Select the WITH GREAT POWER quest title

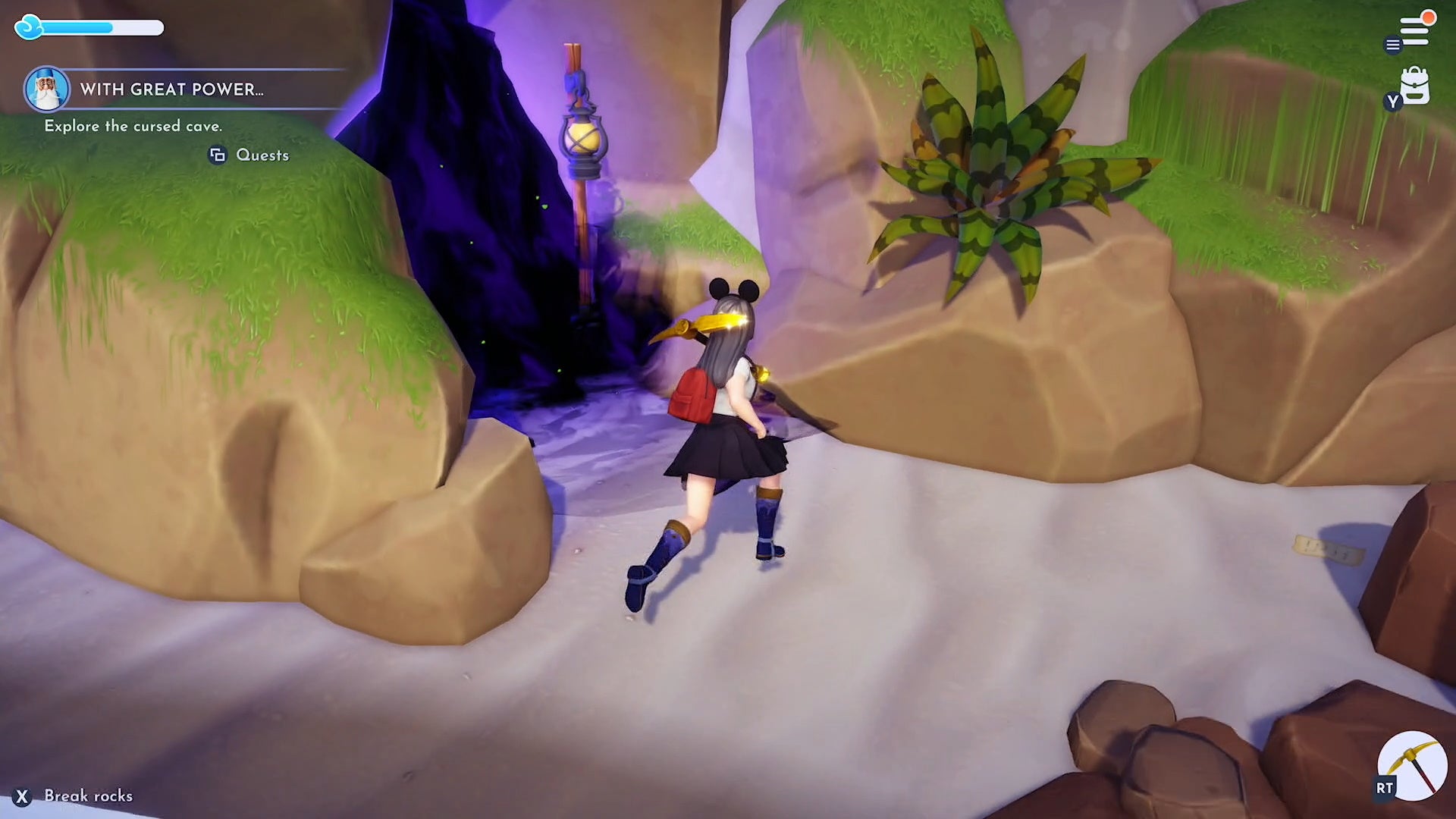click(173, 89)
